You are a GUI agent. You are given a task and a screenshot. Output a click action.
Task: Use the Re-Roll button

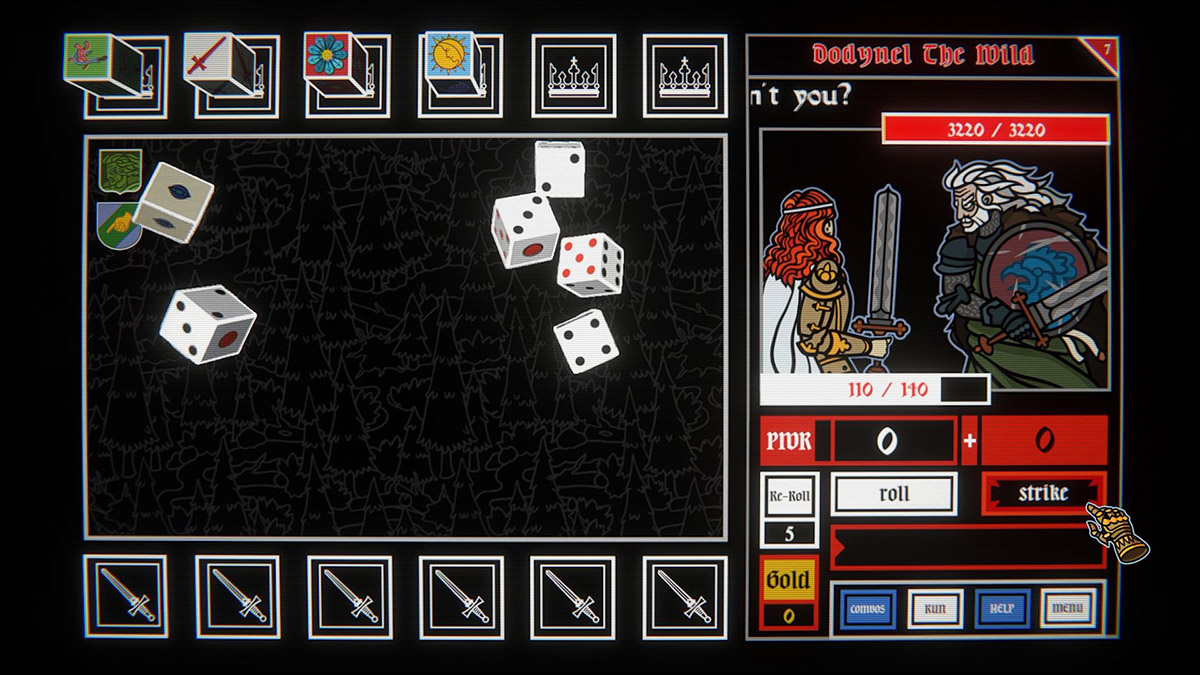click(789, 495)
